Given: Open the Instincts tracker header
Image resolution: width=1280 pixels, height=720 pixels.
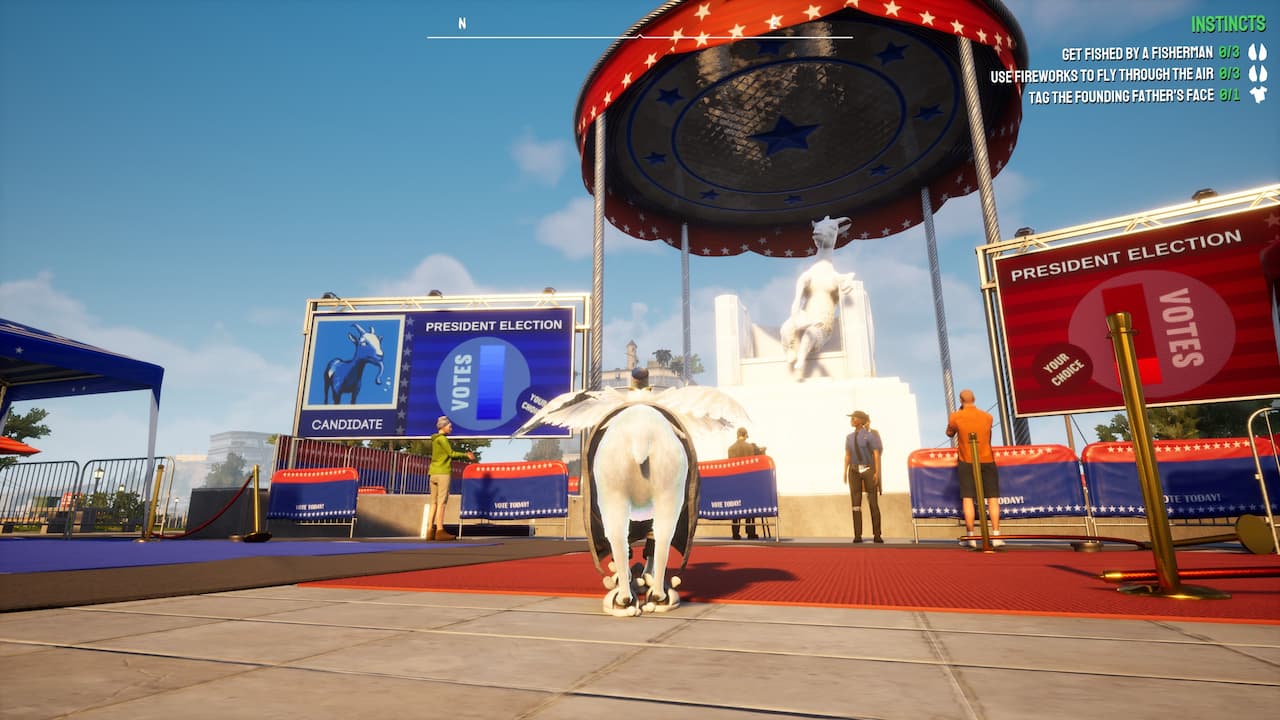Looking at the screenshot, I should pos(1229,24).
